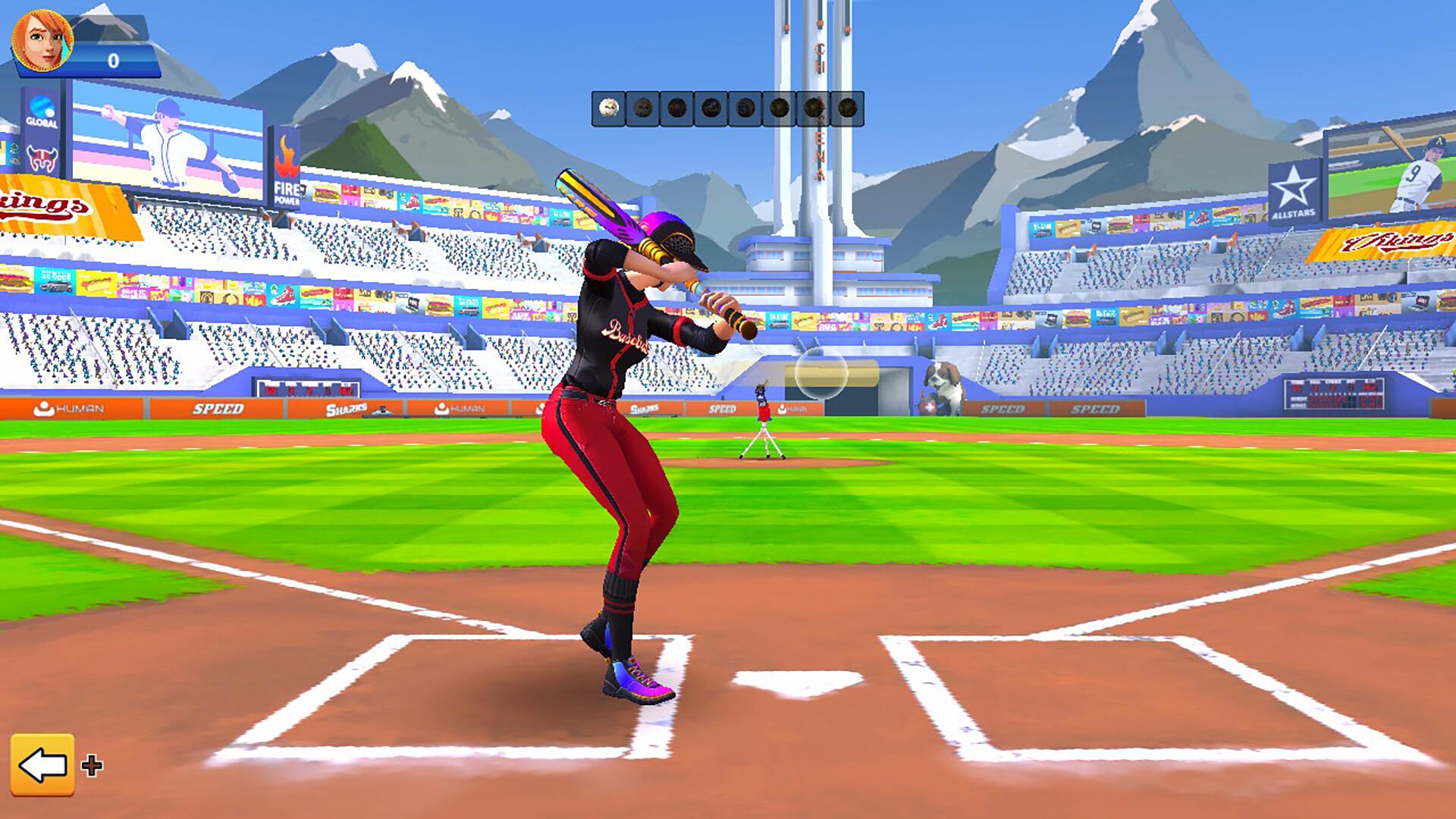The image size is (1456, 819).
Task: Open the streak tracker panel at top center
Action: click(728, 106)
